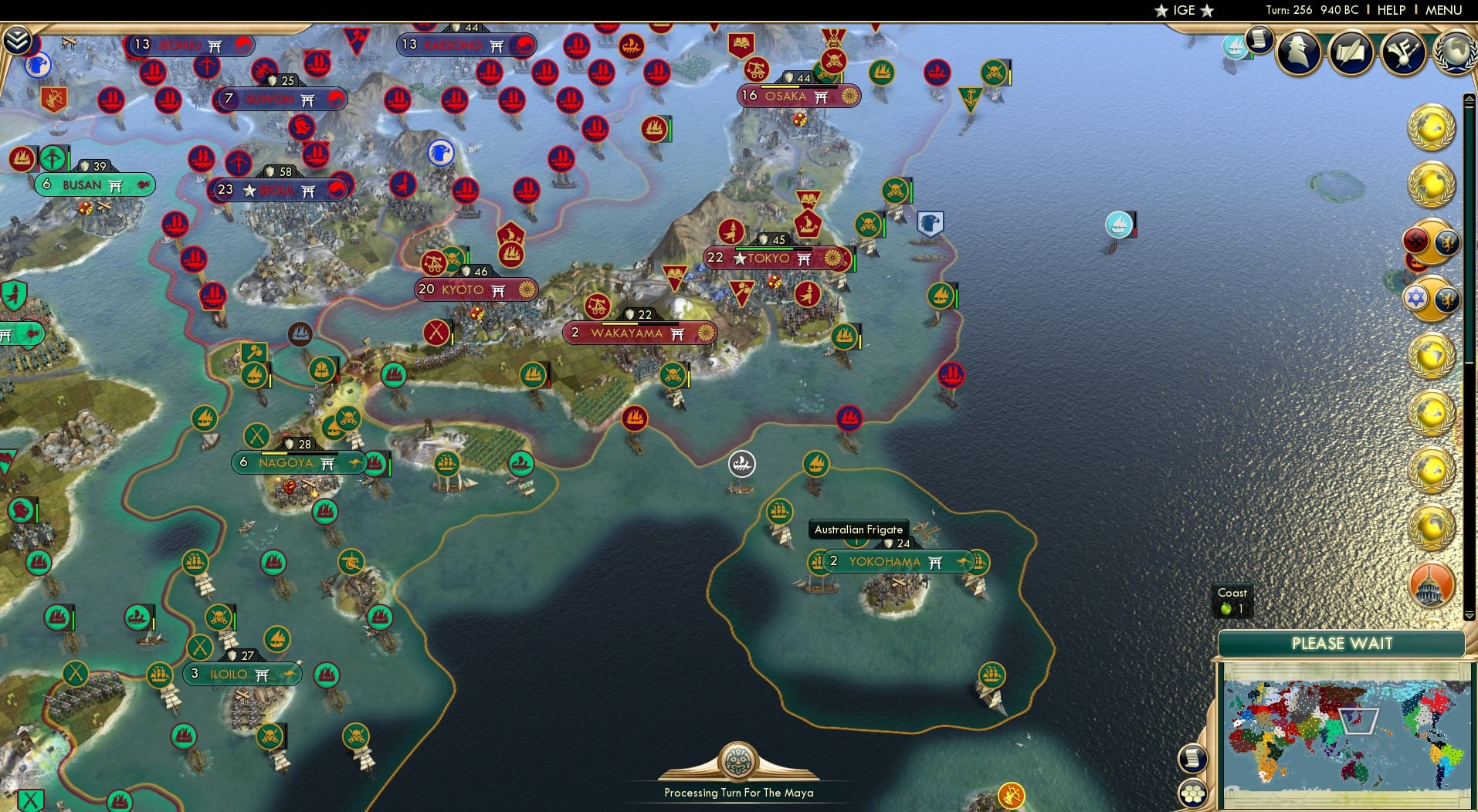
Task: Click the down arrow below the leader list
Action: [1470, 615]
